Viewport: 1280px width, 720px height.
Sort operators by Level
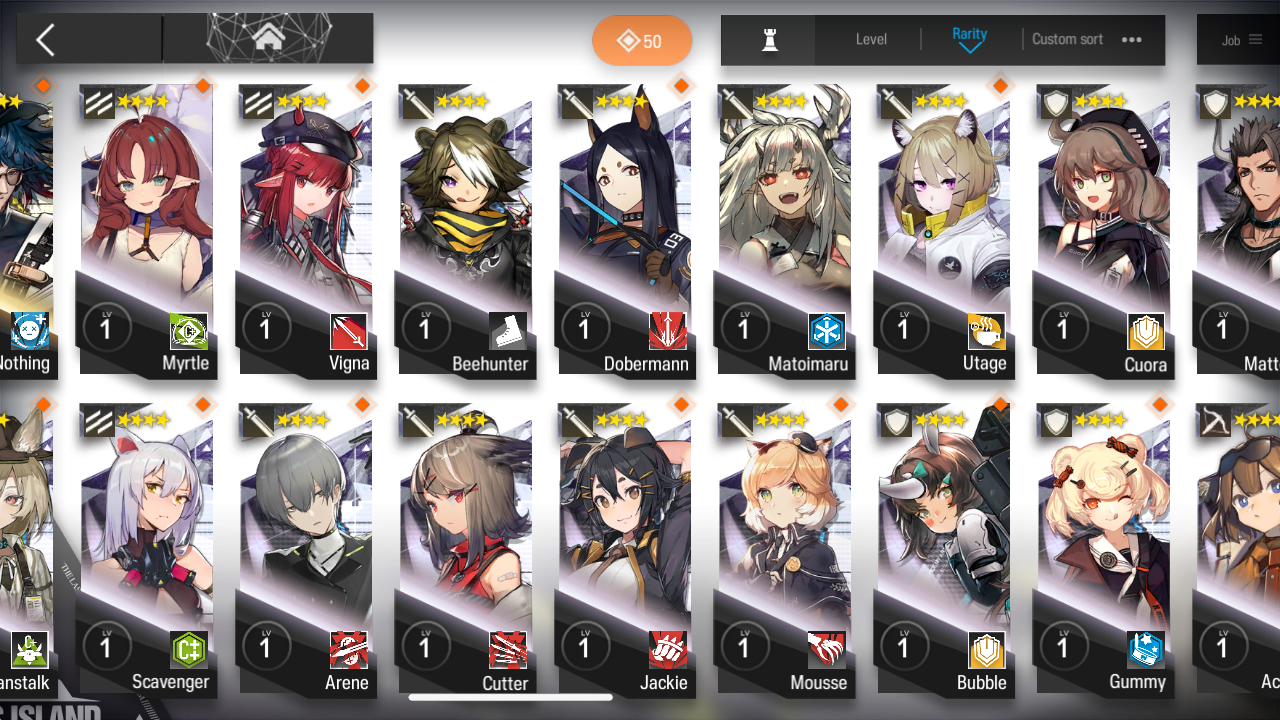point(871,40)
